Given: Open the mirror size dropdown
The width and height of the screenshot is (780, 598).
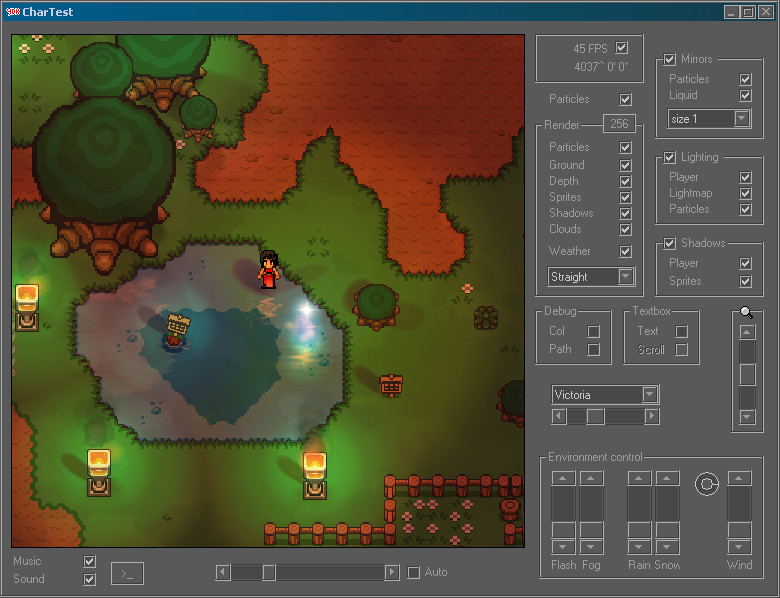Looking at the screenshot, I should coord(741,119).
